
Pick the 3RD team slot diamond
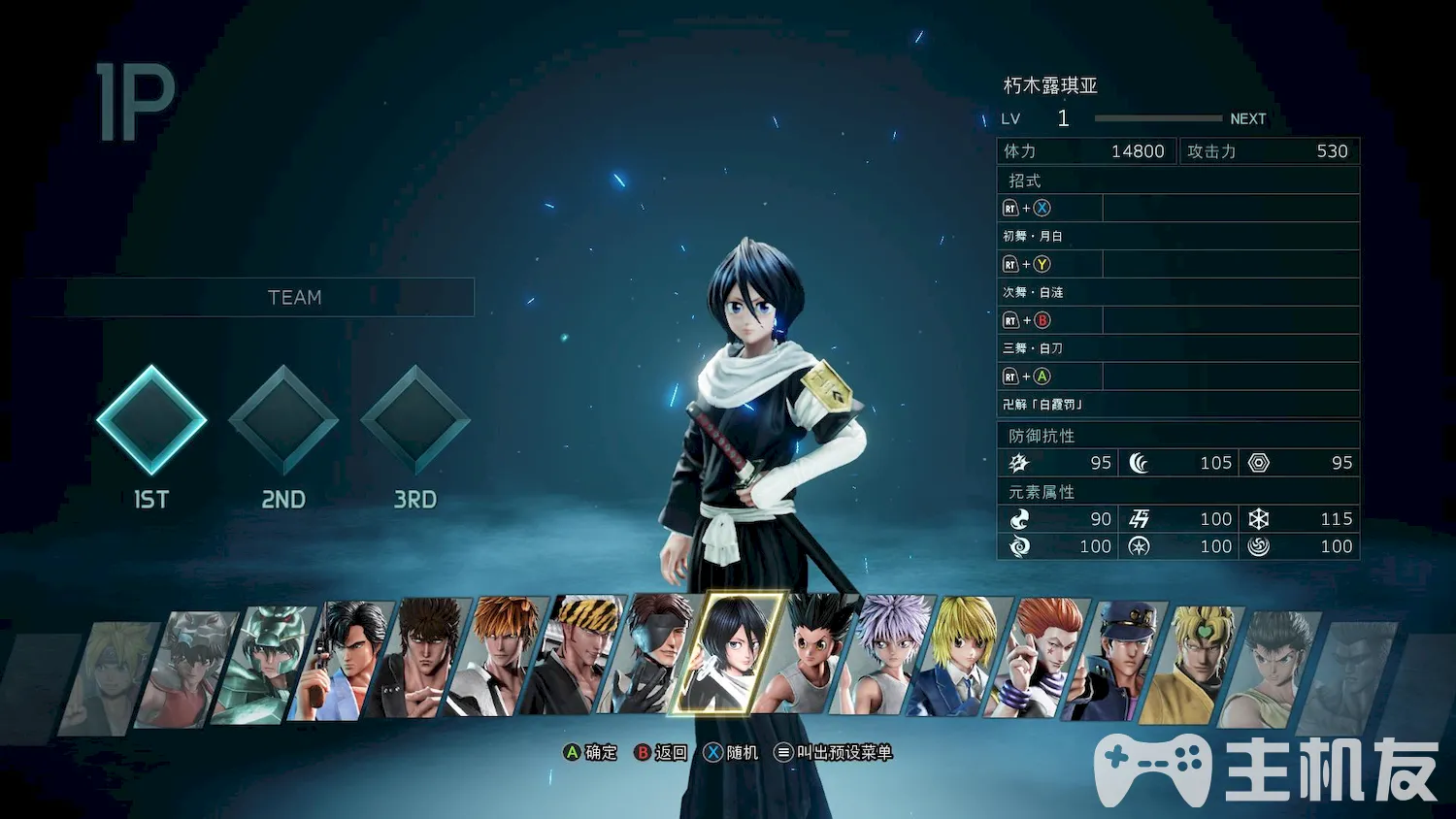tap(415, 420)
